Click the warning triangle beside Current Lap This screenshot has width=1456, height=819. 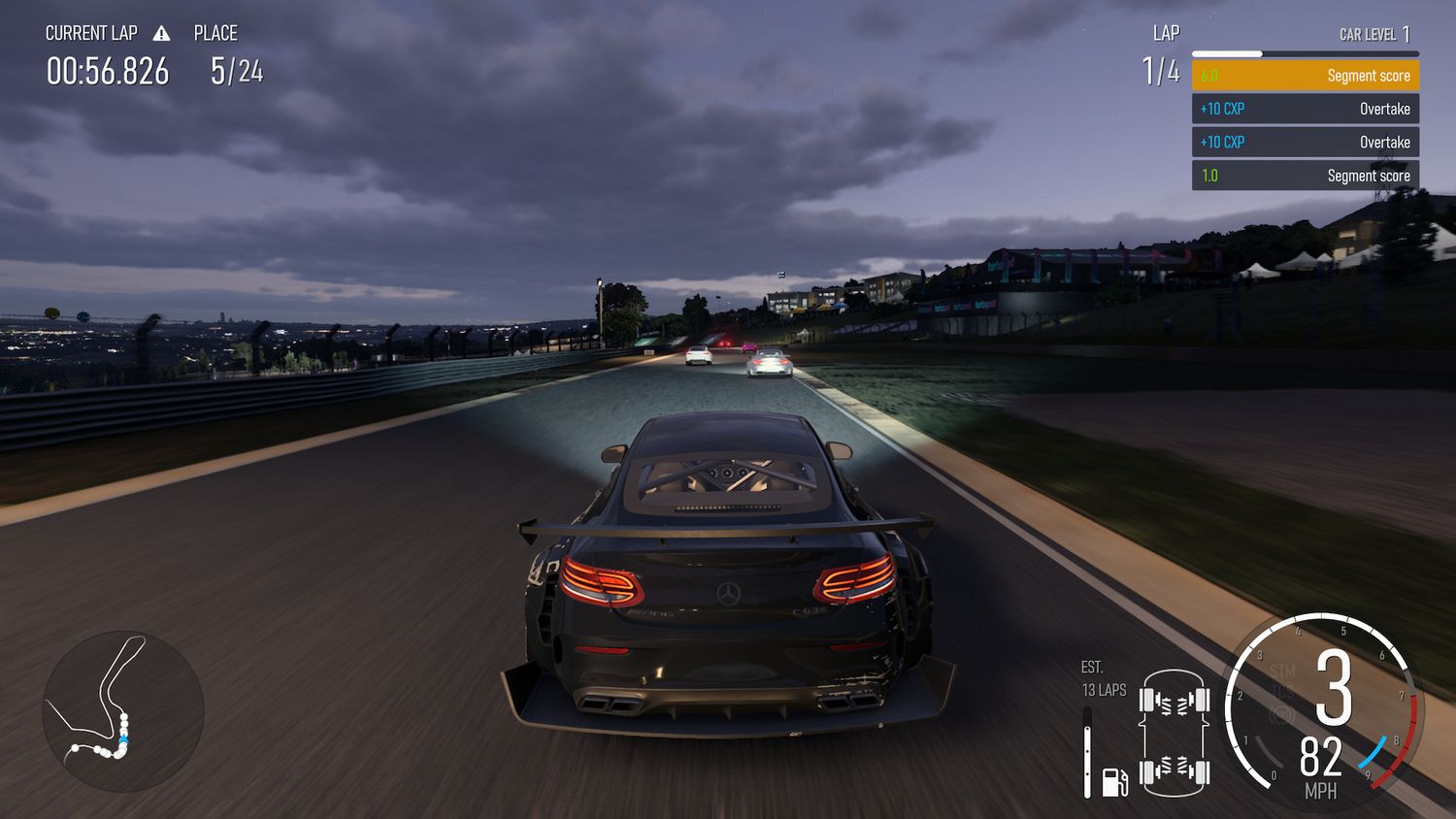pos(161,34)
